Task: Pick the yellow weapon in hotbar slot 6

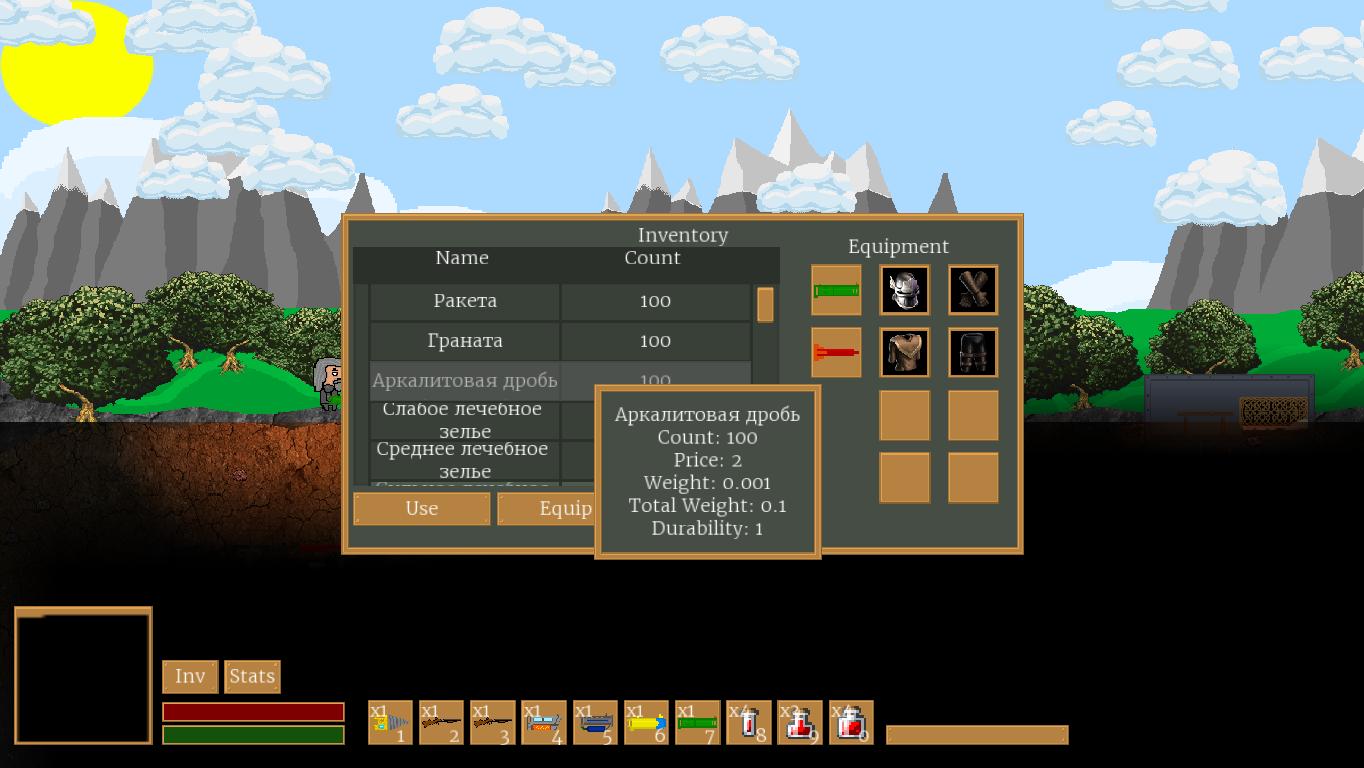Action: coord(646,722)
